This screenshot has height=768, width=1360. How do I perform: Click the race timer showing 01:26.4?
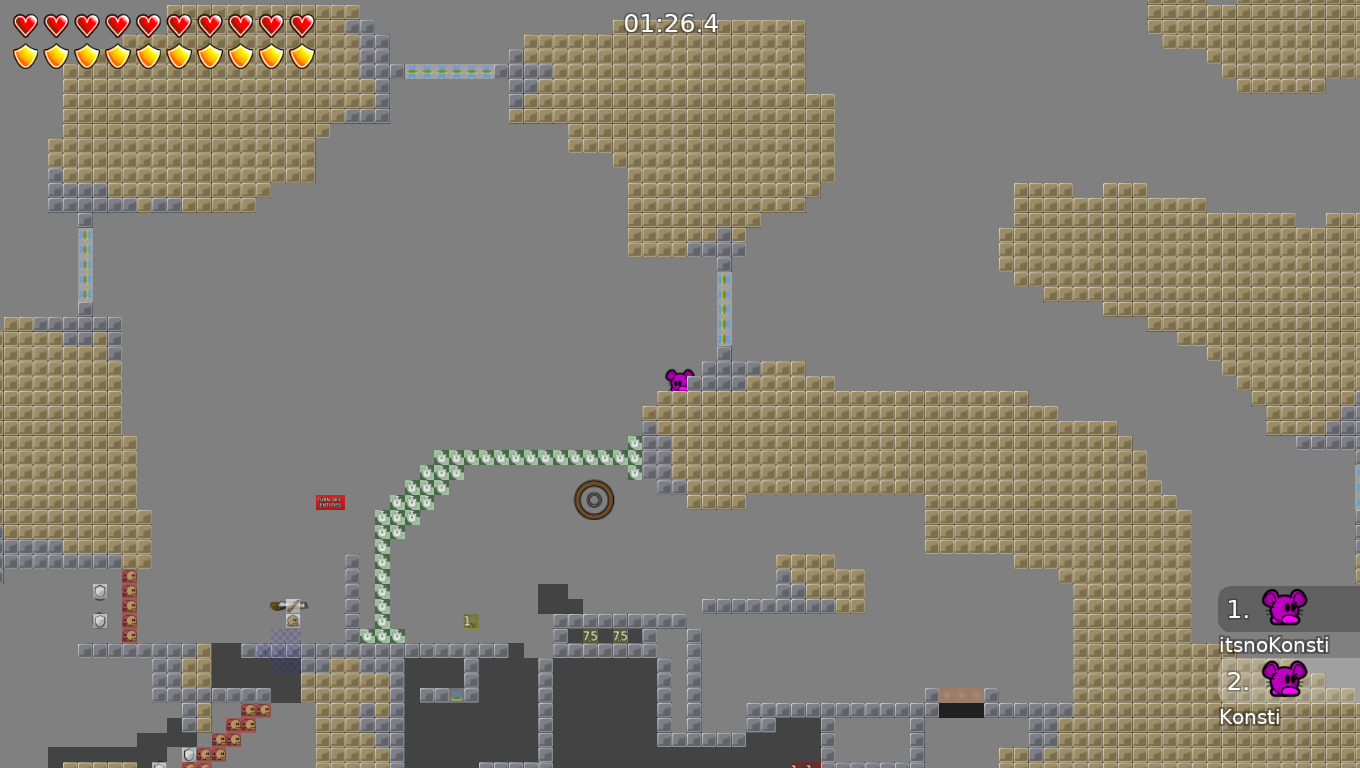[x=671, y=22]
